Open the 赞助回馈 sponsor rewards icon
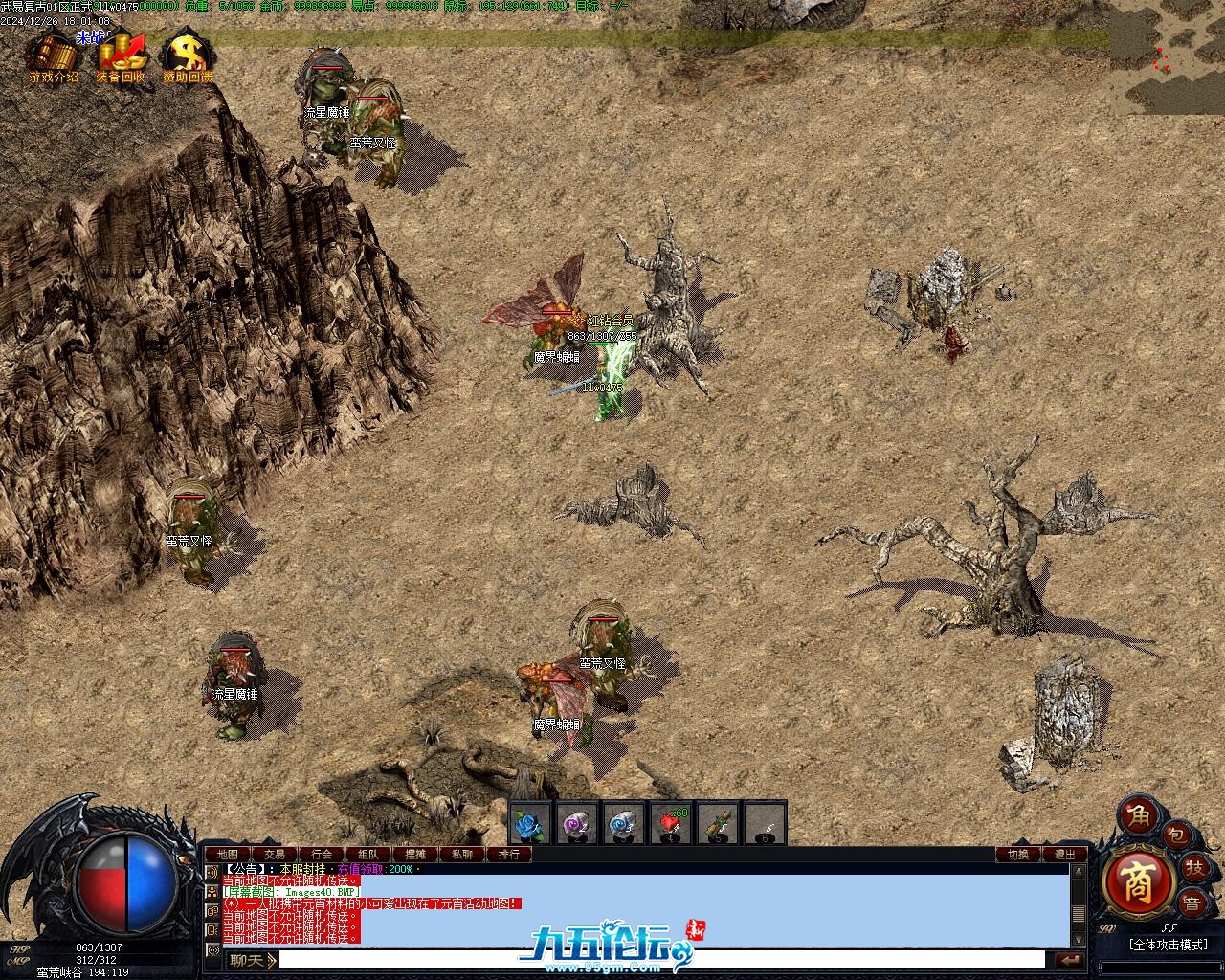Screen dimensions: 1225x980 (x=187, y=56)
